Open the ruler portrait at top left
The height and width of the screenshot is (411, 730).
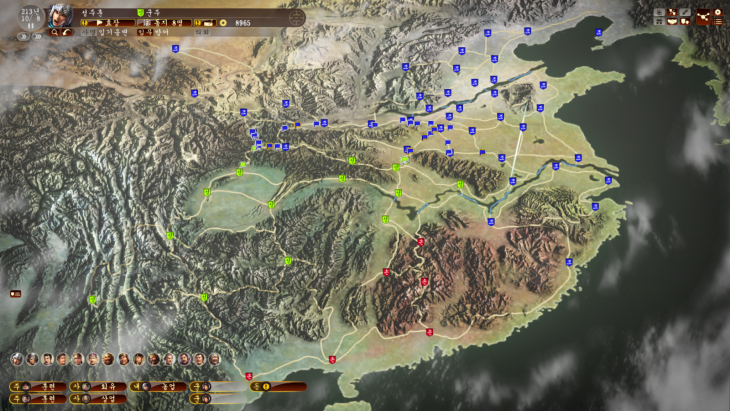[60, 15]
